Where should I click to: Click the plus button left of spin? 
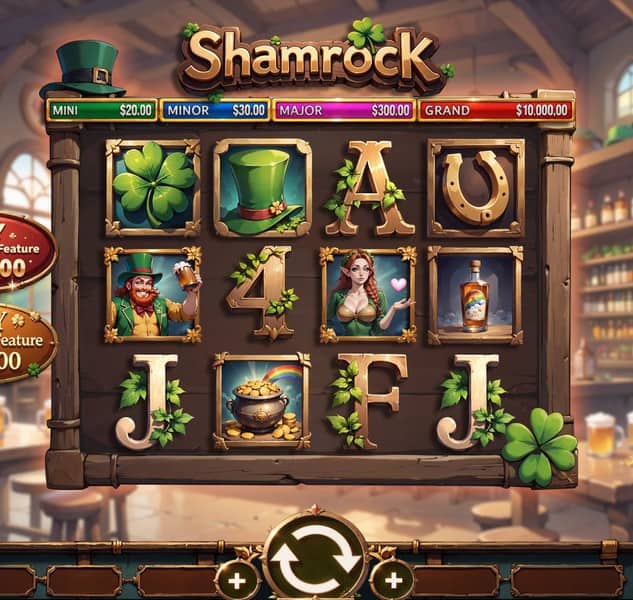click(x=237, y=579)
